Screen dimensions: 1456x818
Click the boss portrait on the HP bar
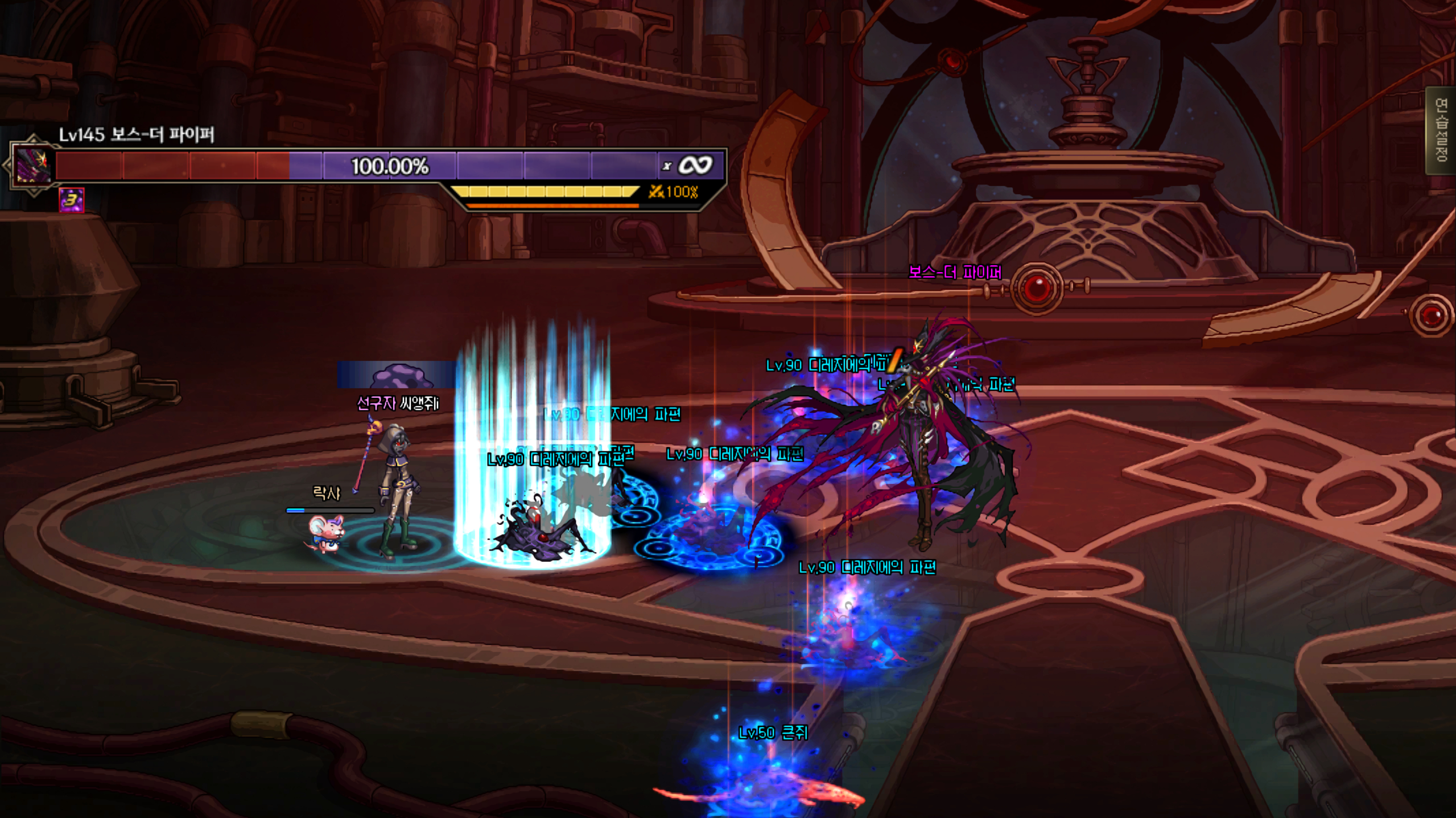[33, 166]
